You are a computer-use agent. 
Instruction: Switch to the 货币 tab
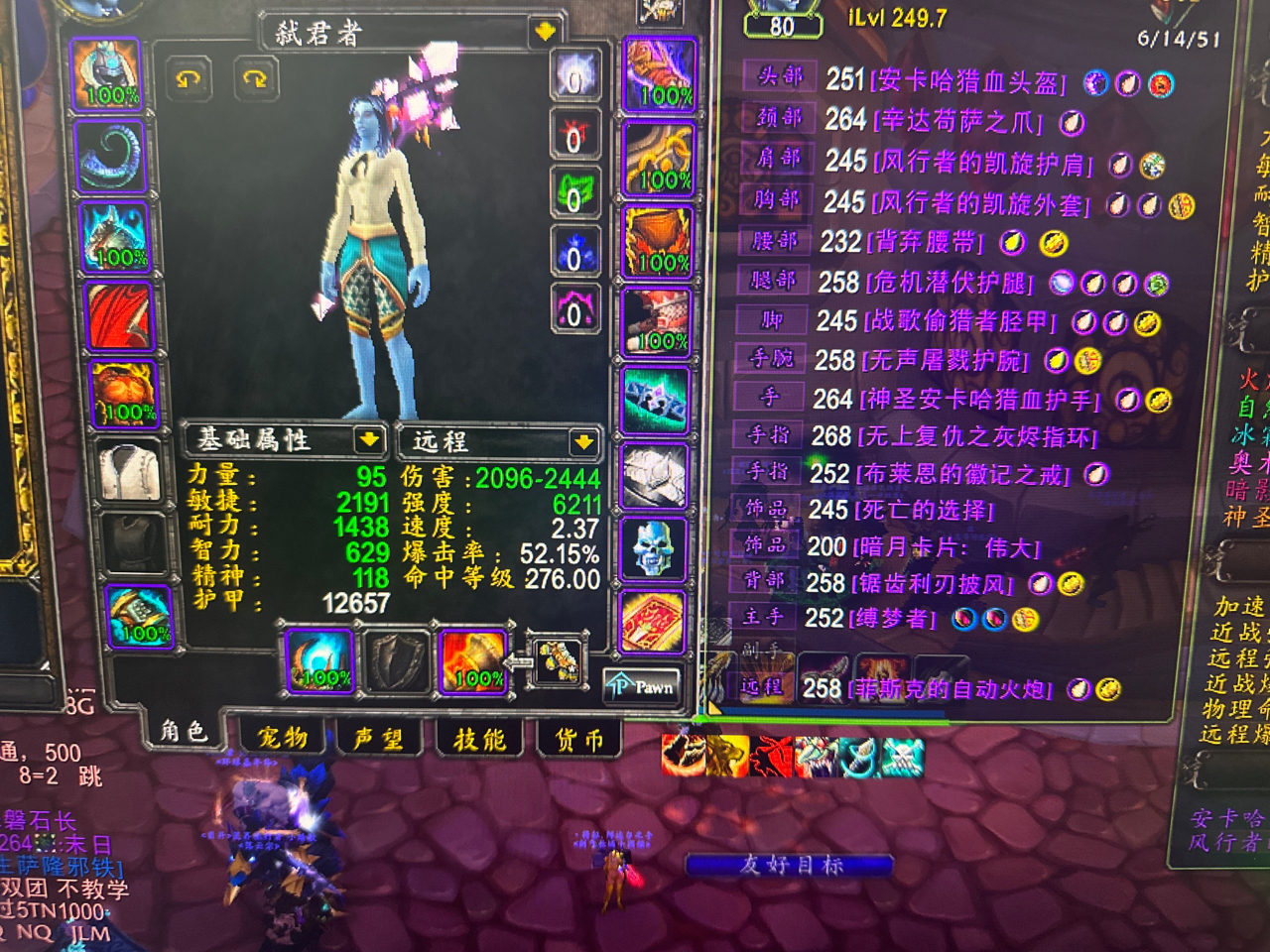click(578, 738)
